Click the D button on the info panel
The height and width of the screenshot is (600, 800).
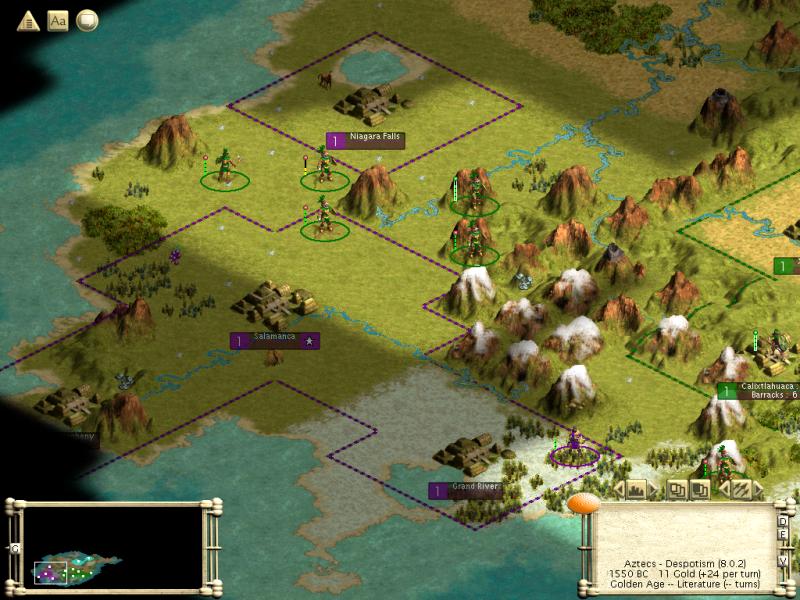783,521
